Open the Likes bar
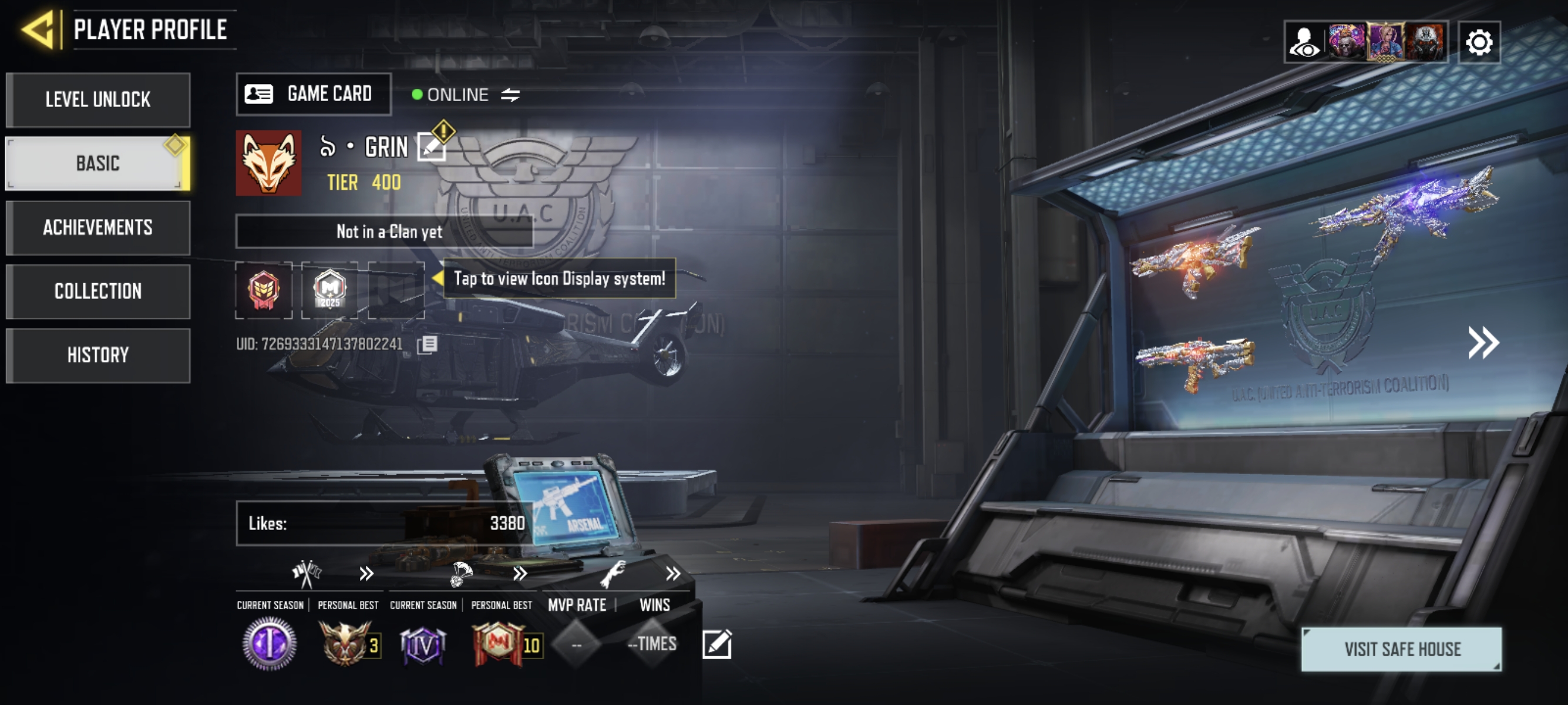Image resolution: width=1568 pixels, height=705 pixels. [385, 523]
